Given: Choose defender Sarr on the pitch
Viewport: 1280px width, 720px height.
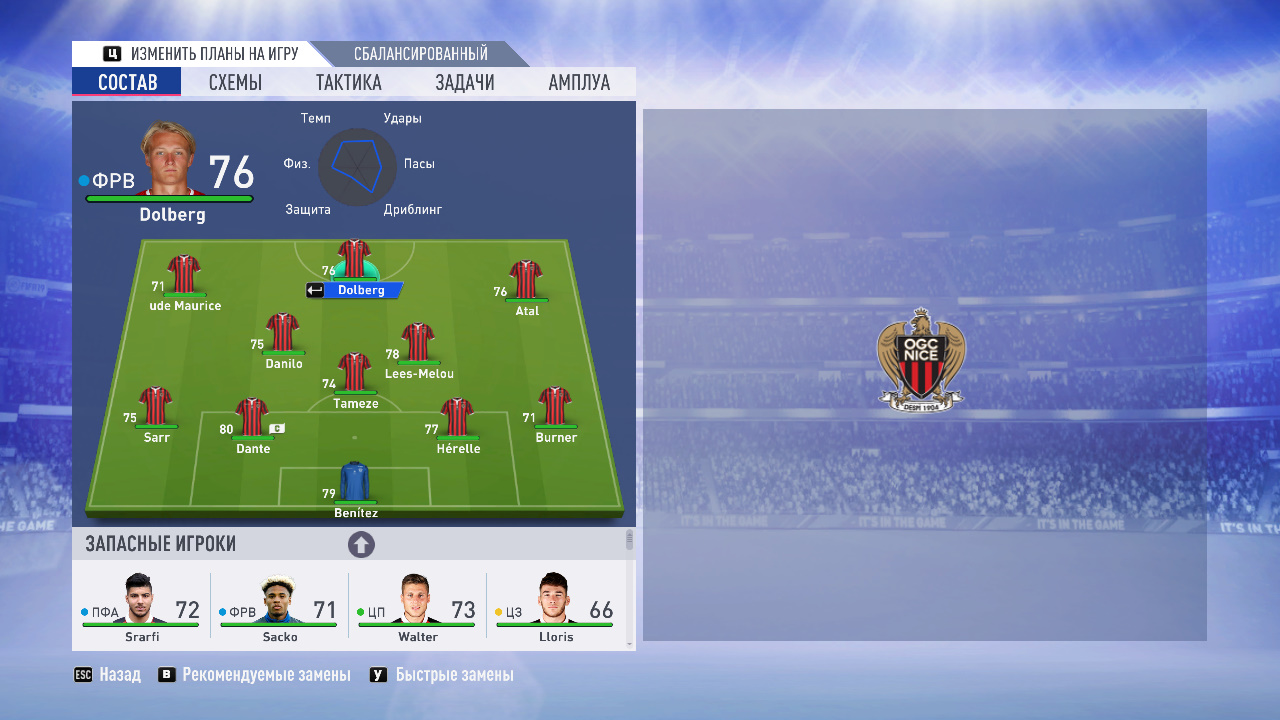Looking at the screenshot, I should 156,408.
